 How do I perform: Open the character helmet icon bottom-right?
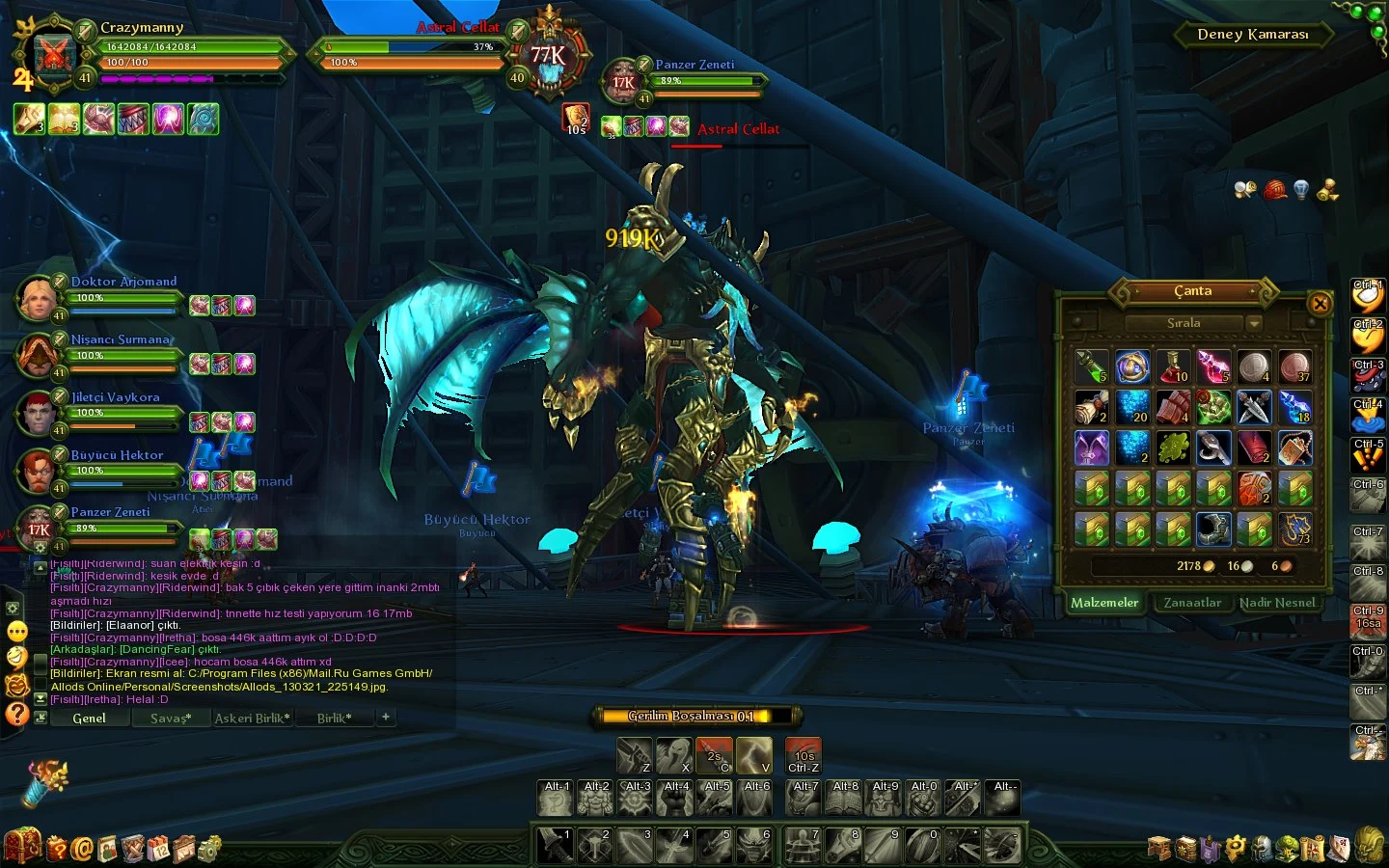pyautogui.click(x=1261, y=849)
